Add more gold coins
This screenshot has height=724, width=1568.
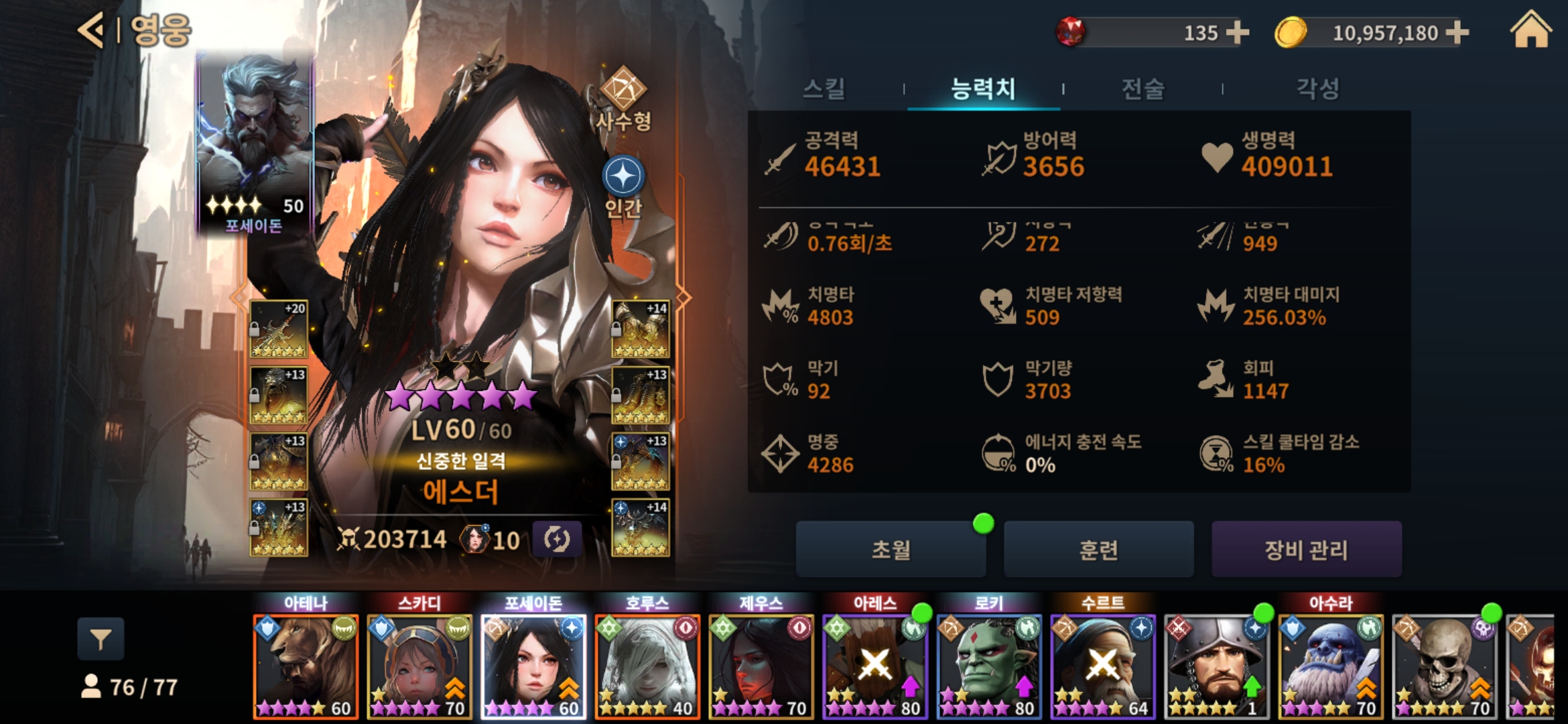tap(1457, 32)
